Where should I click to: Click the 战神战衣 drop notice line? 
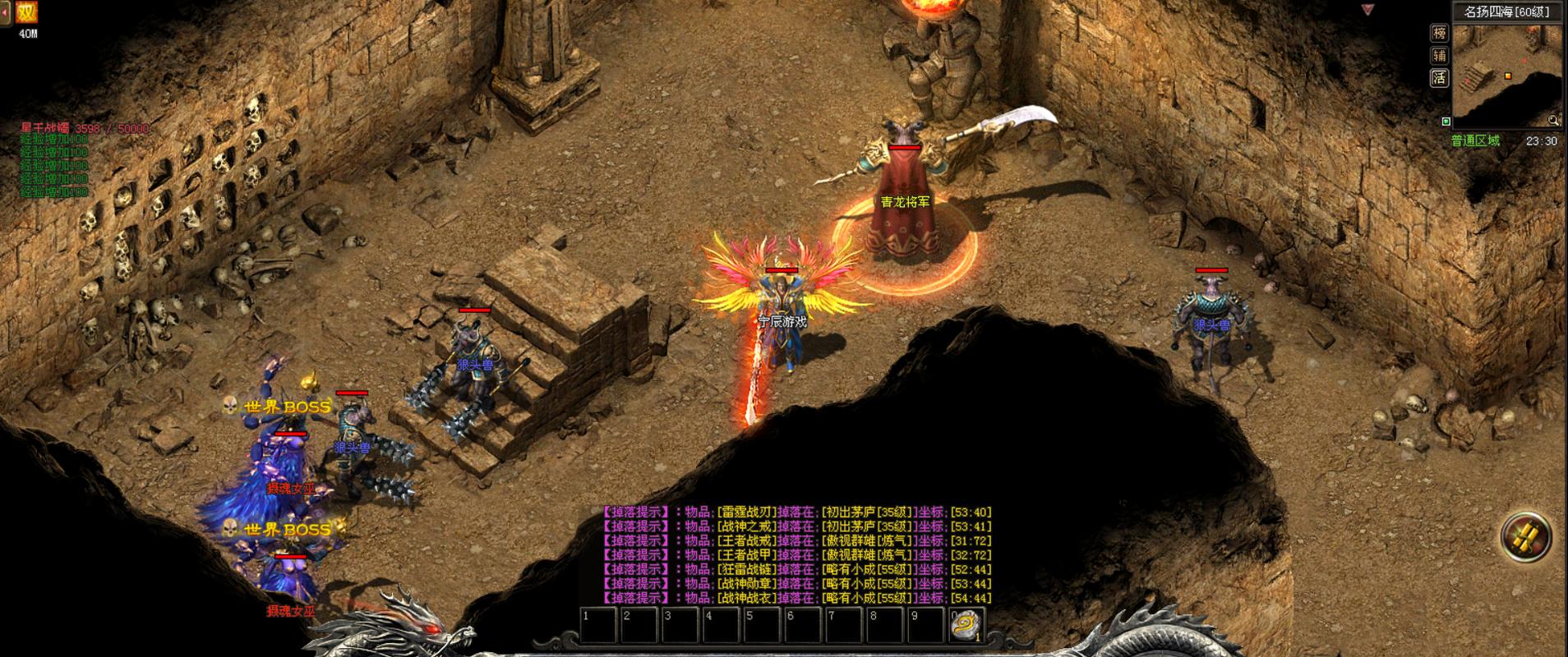[x=796, y=598]
